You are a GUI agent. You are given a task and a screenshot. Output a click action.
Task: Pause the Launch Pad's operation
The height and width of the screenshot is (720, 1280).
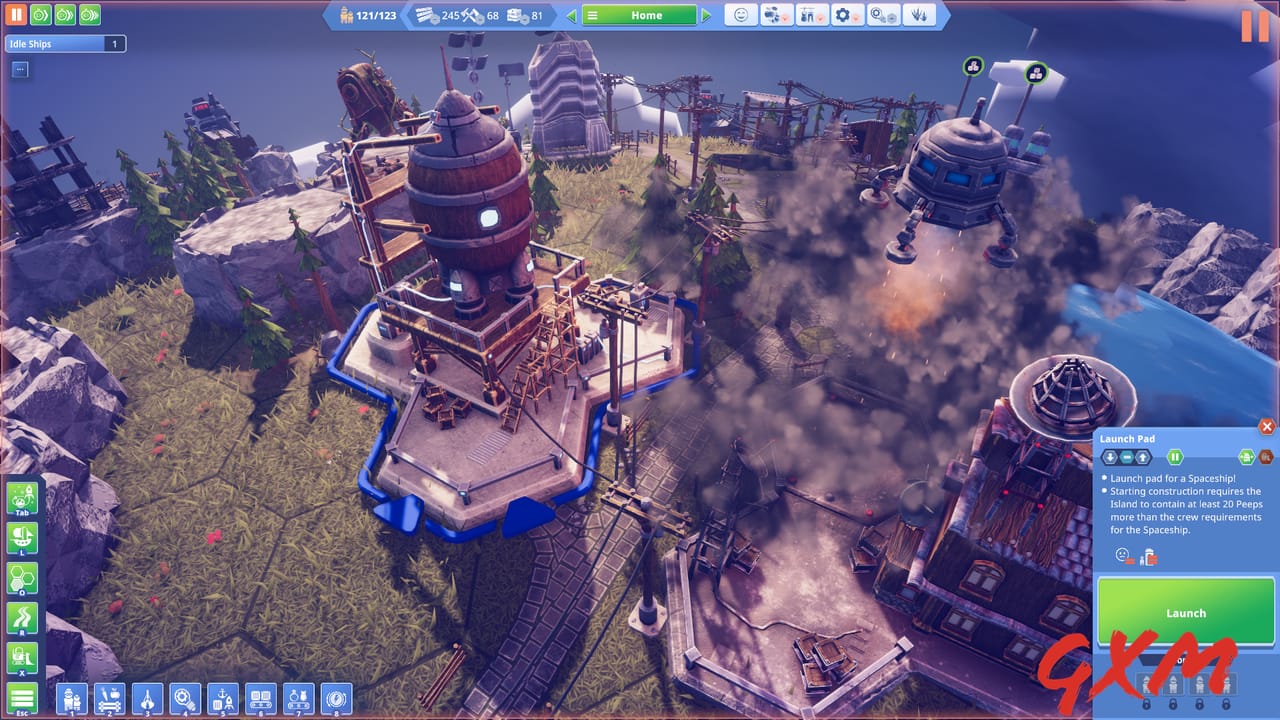pyautogui.click(x=1176, y=457)
